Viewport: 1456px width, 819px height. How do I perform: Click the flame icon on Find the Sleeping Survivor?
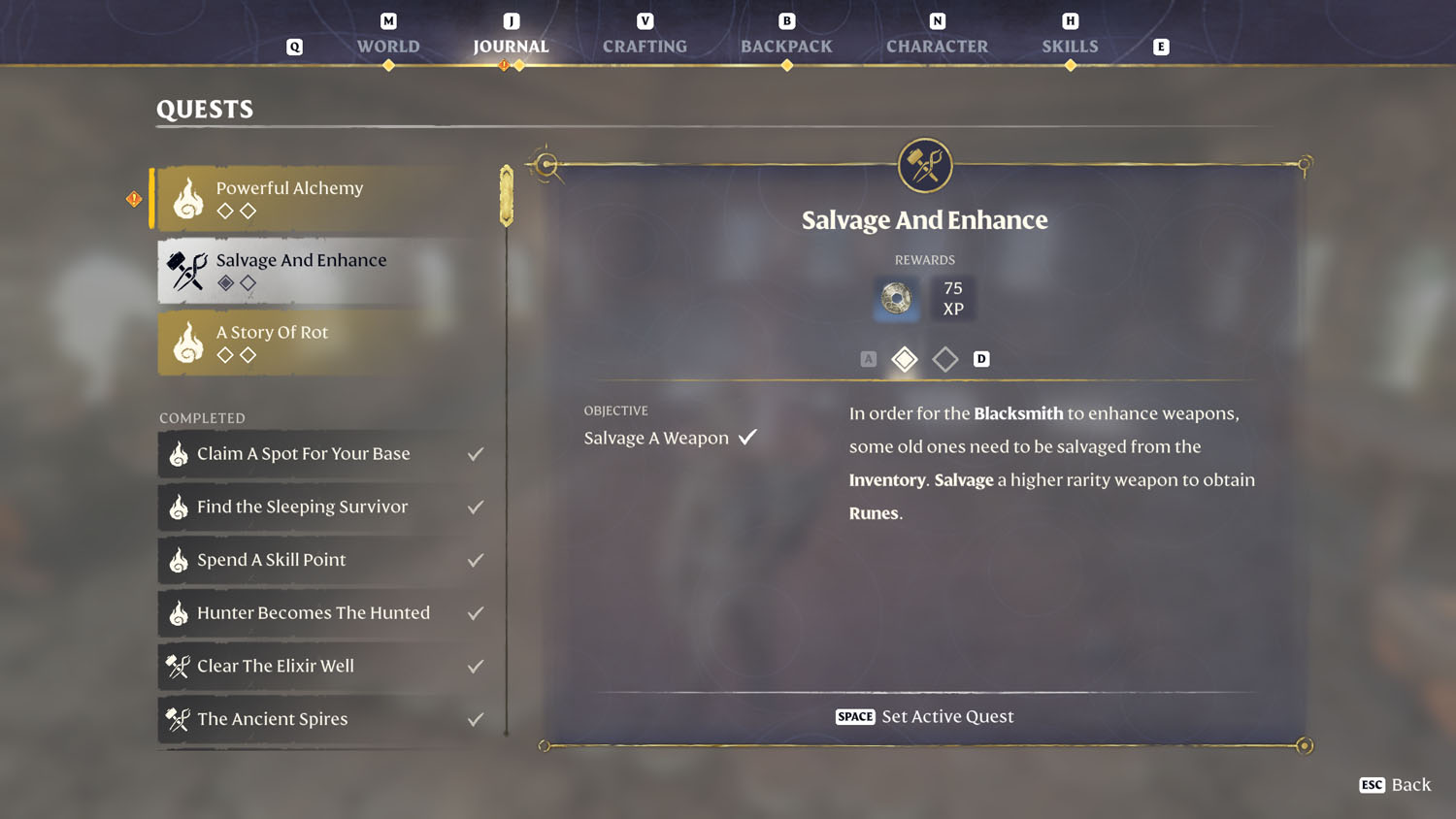pos(179,507)
